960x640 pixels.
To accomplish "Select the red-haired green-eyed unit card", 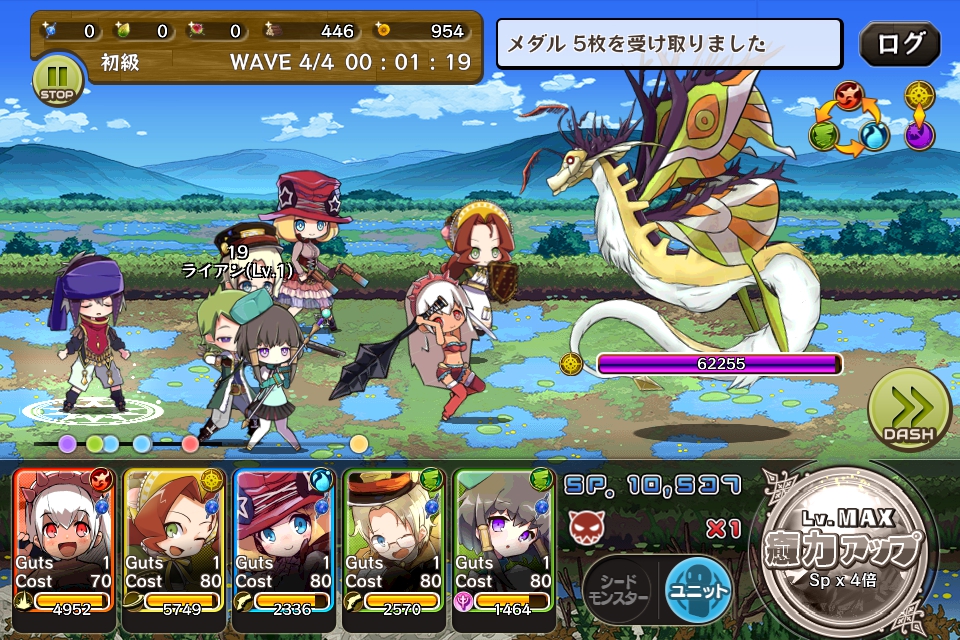I will (174, 541).
